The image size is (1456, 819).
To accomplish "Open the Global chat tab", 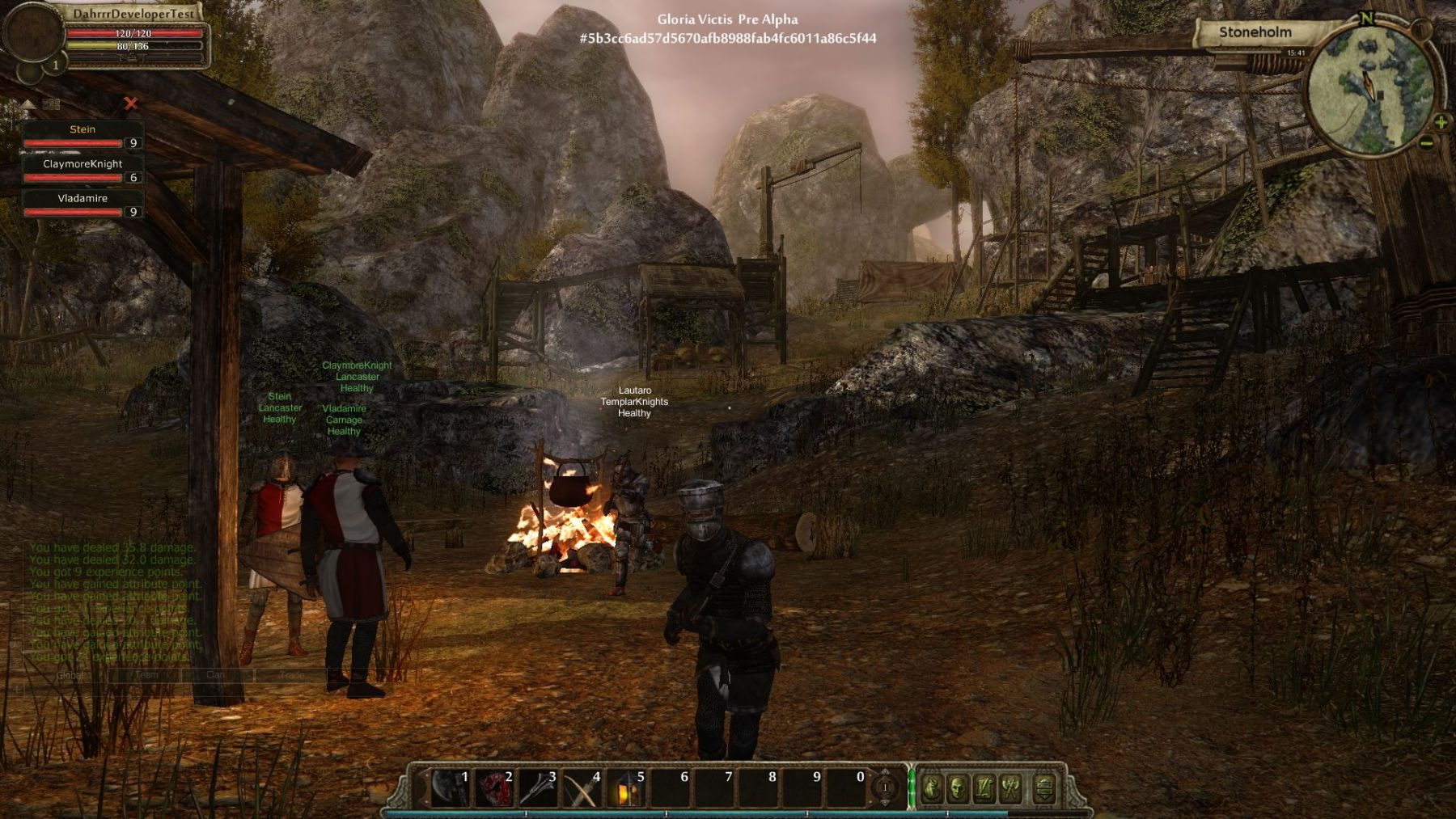I will point(70,674).
